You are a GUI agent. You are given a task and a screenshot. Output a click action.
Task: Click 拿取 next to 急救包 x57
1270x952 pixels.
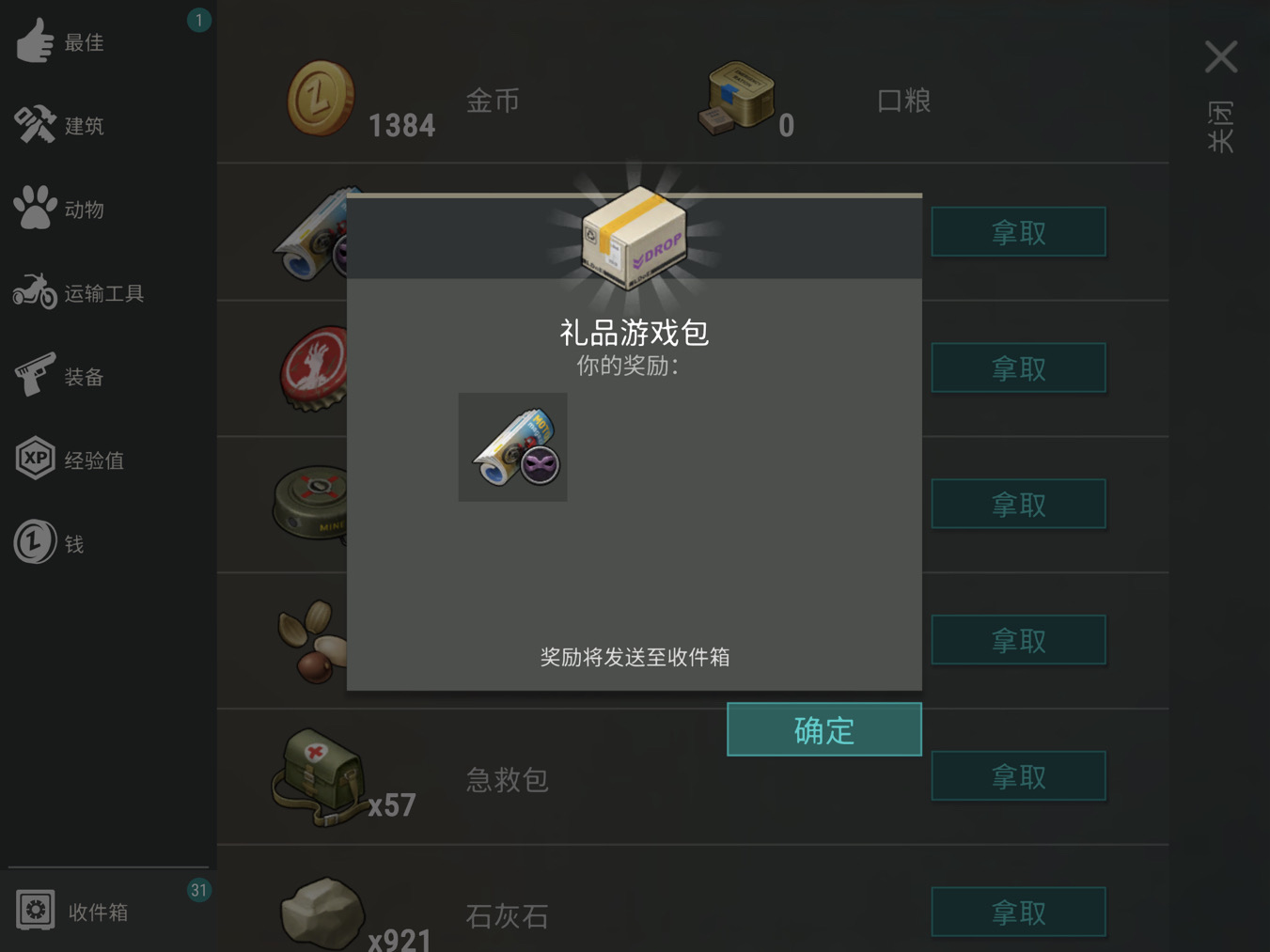coord(1018,775)
